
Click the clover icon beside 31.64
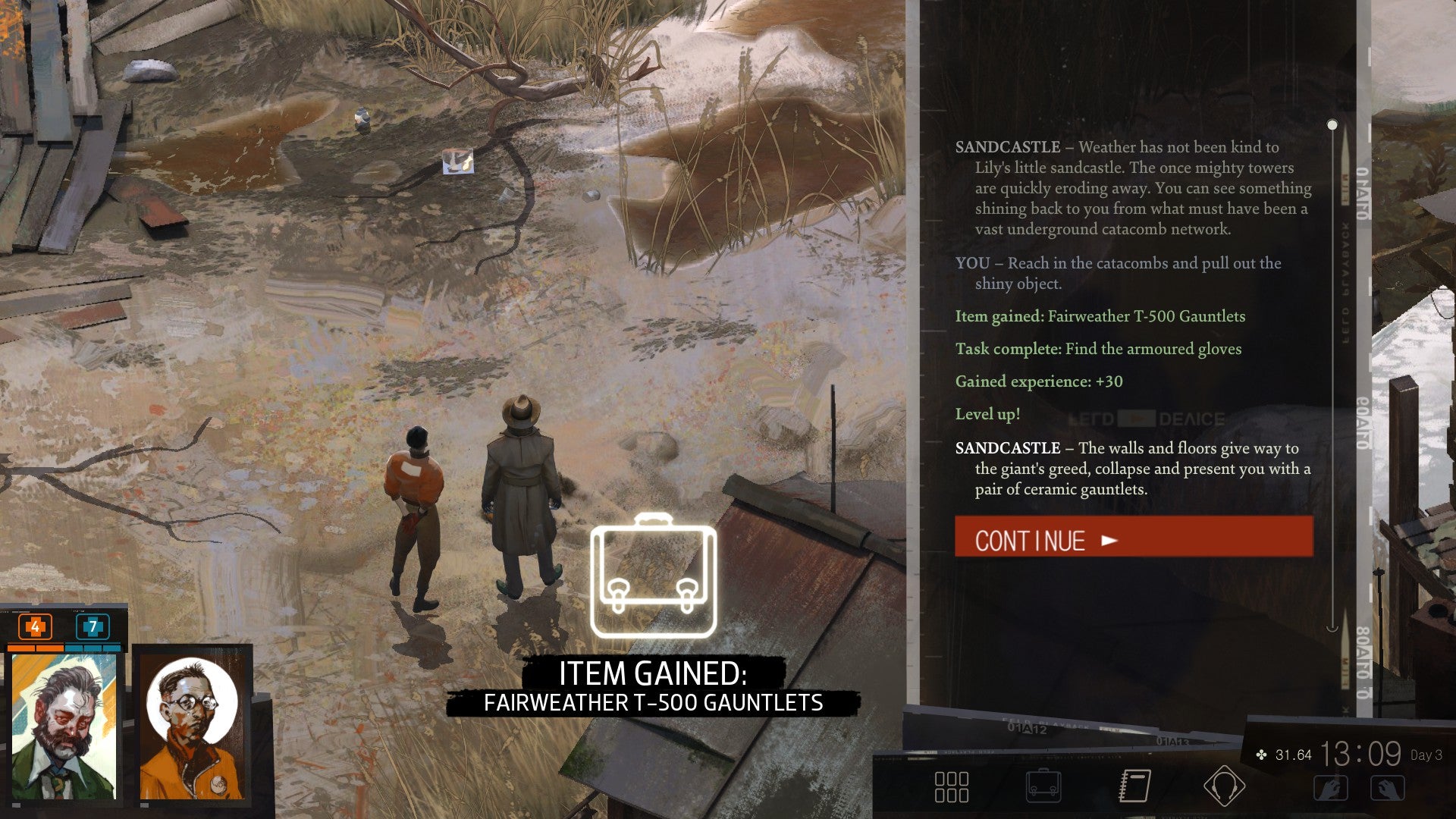(1260, 755)
